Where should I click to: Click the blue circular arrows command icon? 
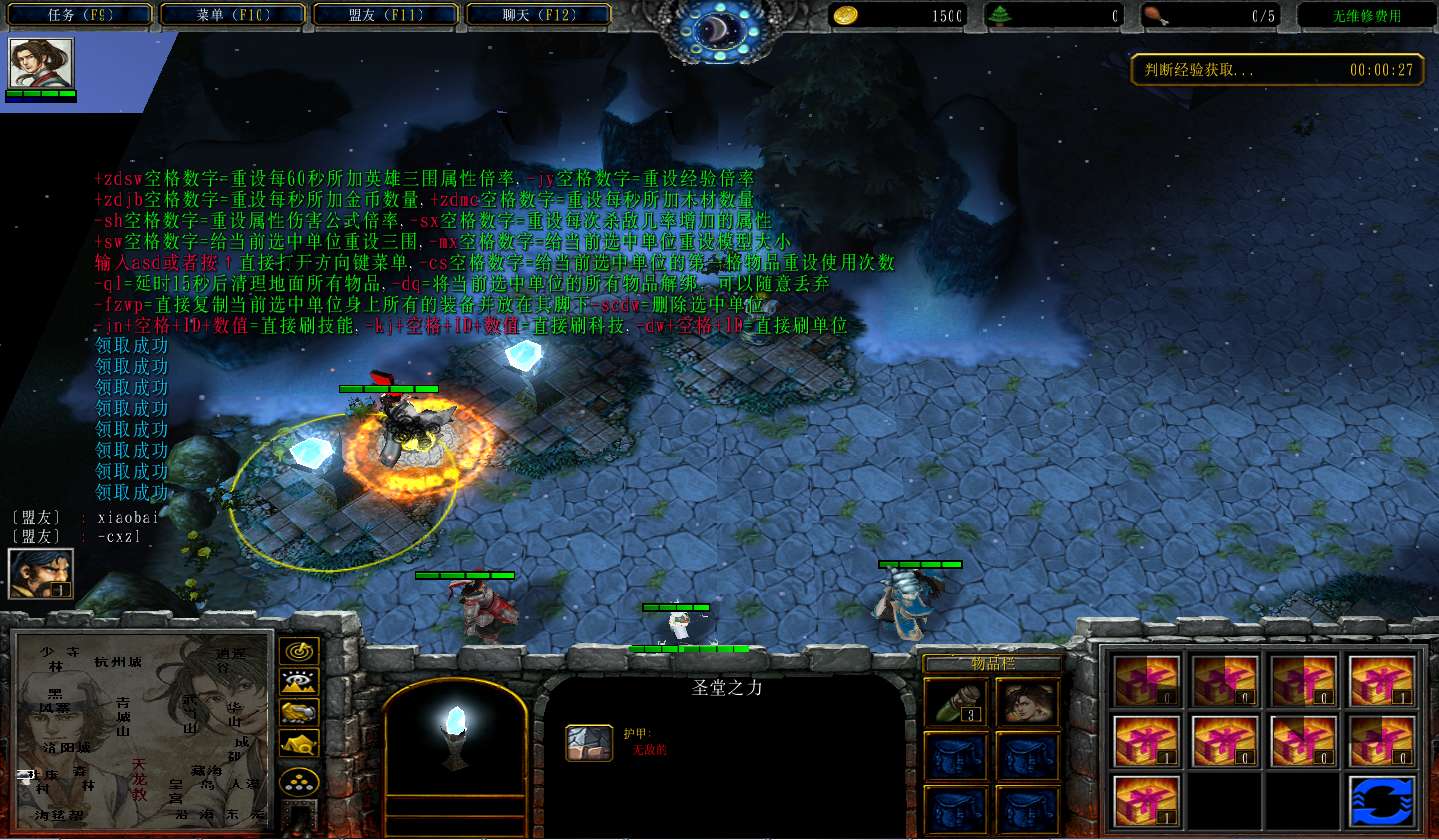[x=1382, y=801]
